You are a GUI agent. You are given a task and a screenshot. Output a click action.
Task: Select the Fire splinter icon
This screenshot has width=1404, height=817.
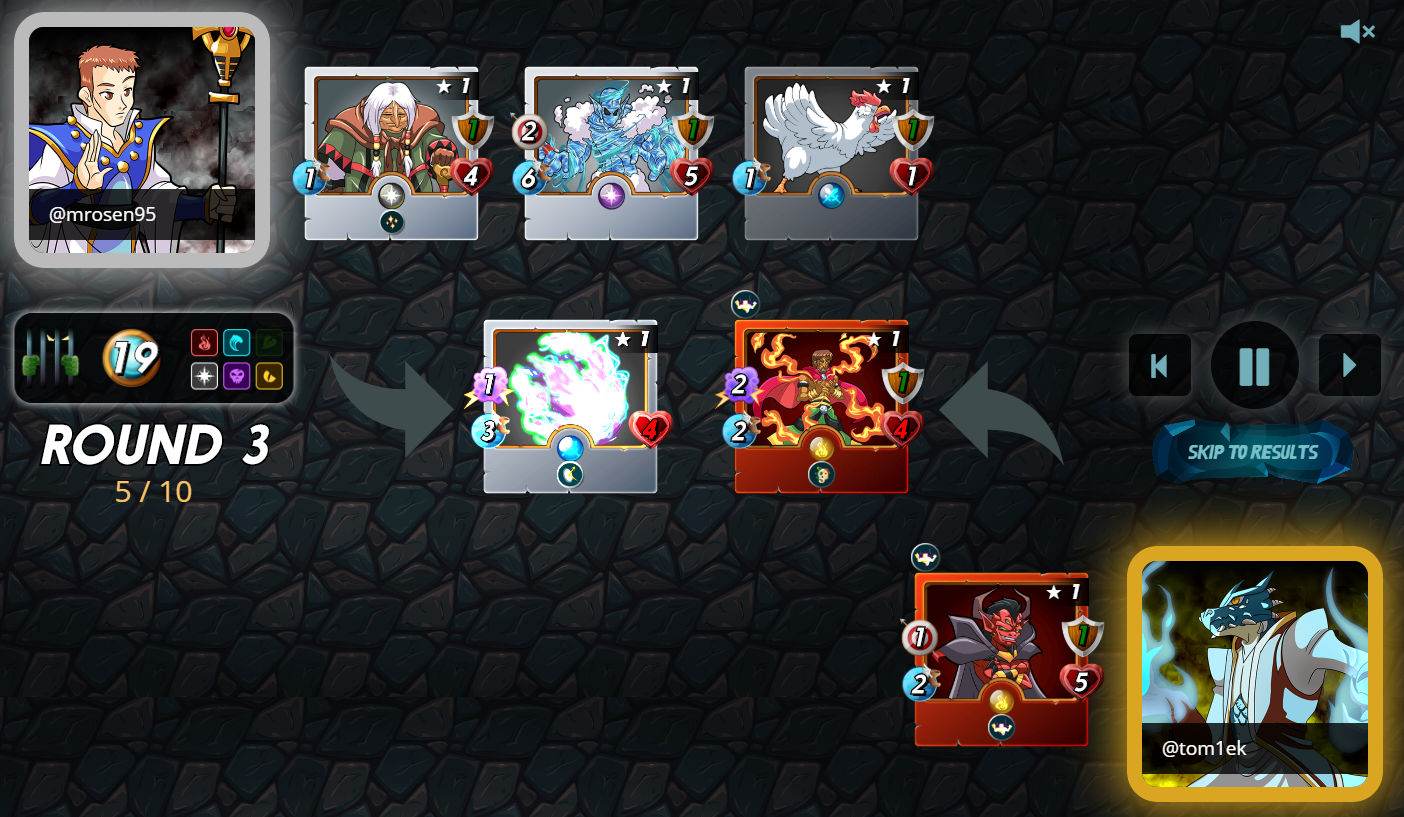pos(204,342)
